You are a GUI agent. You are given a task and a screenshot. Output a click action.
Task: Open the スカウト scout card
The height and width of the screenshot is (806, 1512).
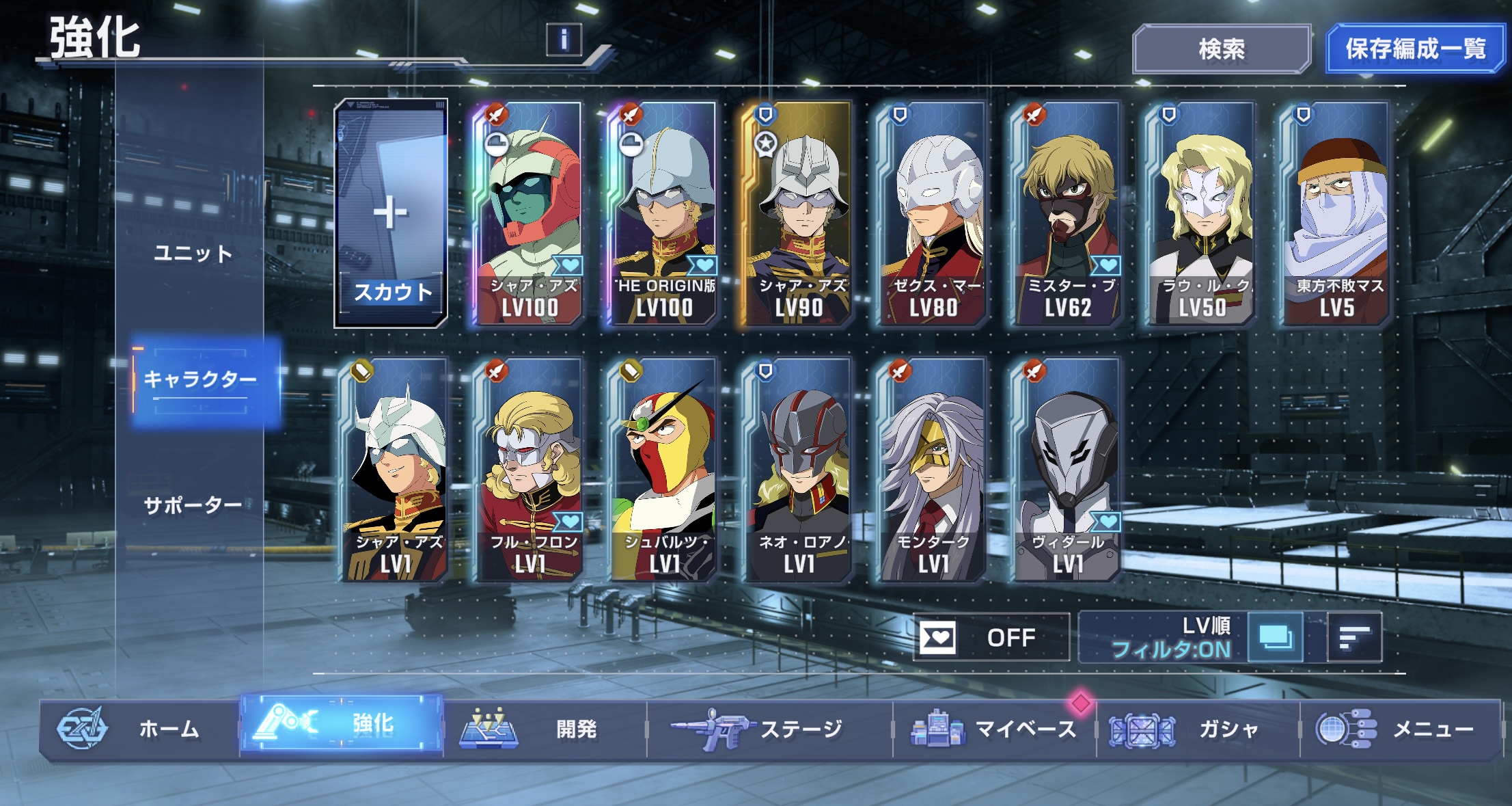coord(391,215)
